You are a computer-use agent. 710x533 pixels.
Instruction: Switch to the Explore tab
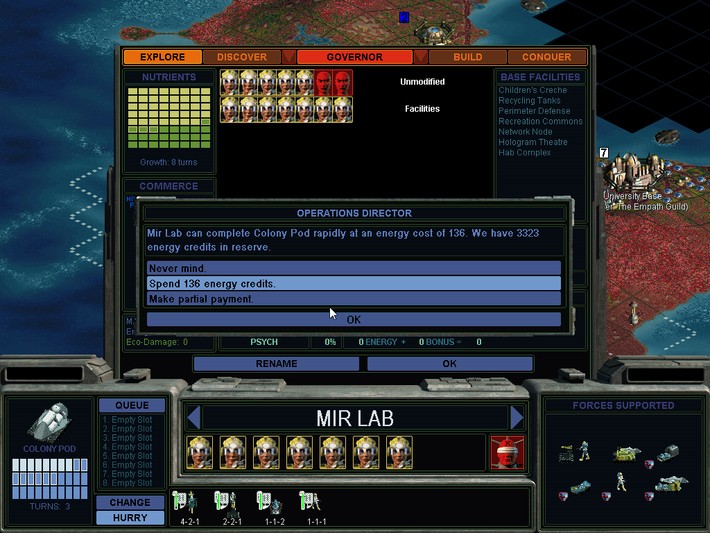tap(162, 57)
